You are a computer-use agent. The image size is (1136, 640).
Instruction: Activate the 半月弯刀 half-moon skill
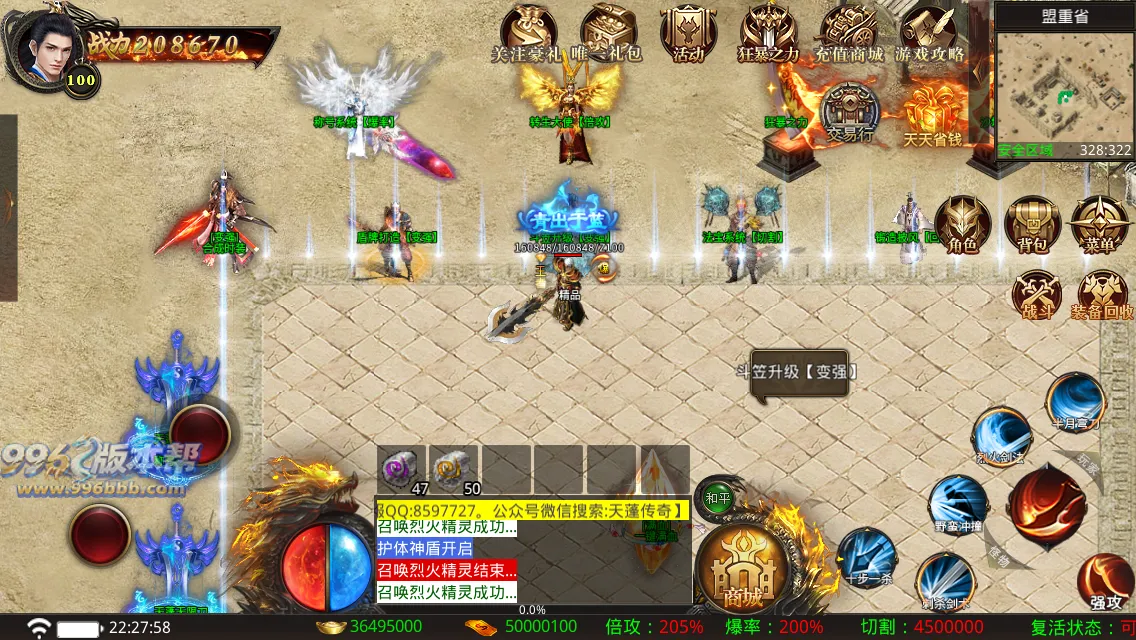tap(1075, 401)
